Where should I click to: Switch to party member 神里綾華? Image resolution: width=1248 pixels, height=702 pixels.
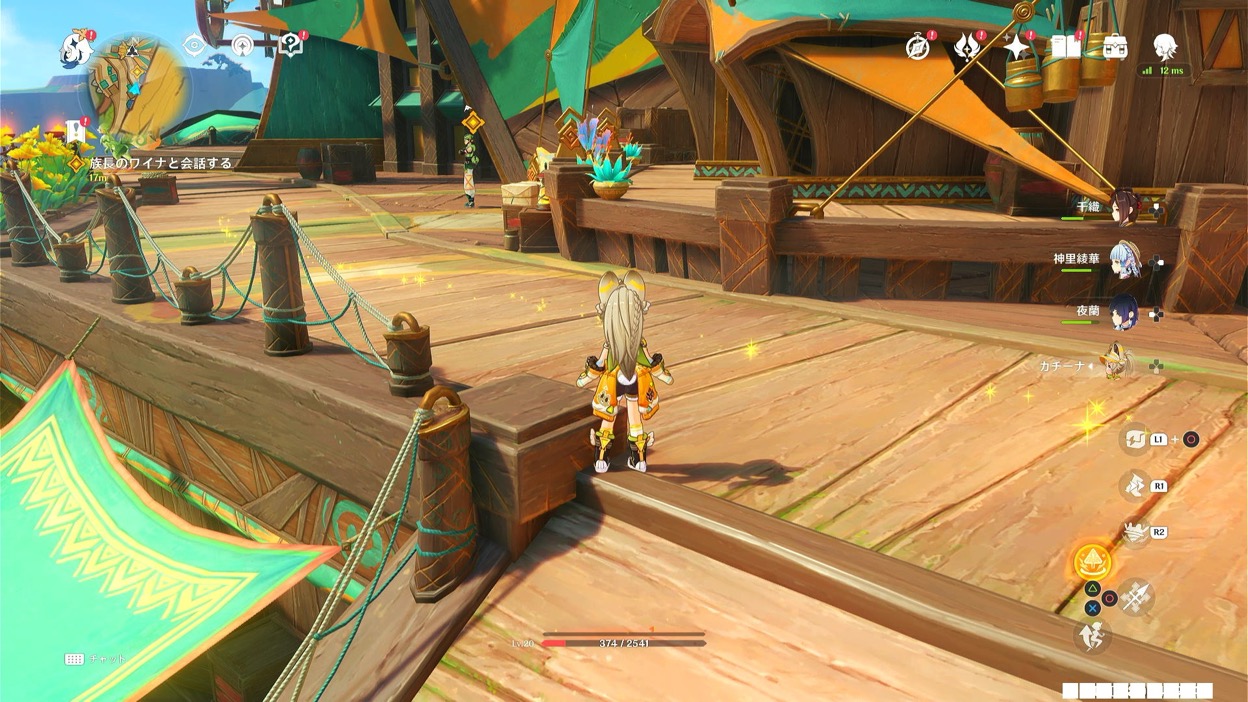[x=1125, y=260]
